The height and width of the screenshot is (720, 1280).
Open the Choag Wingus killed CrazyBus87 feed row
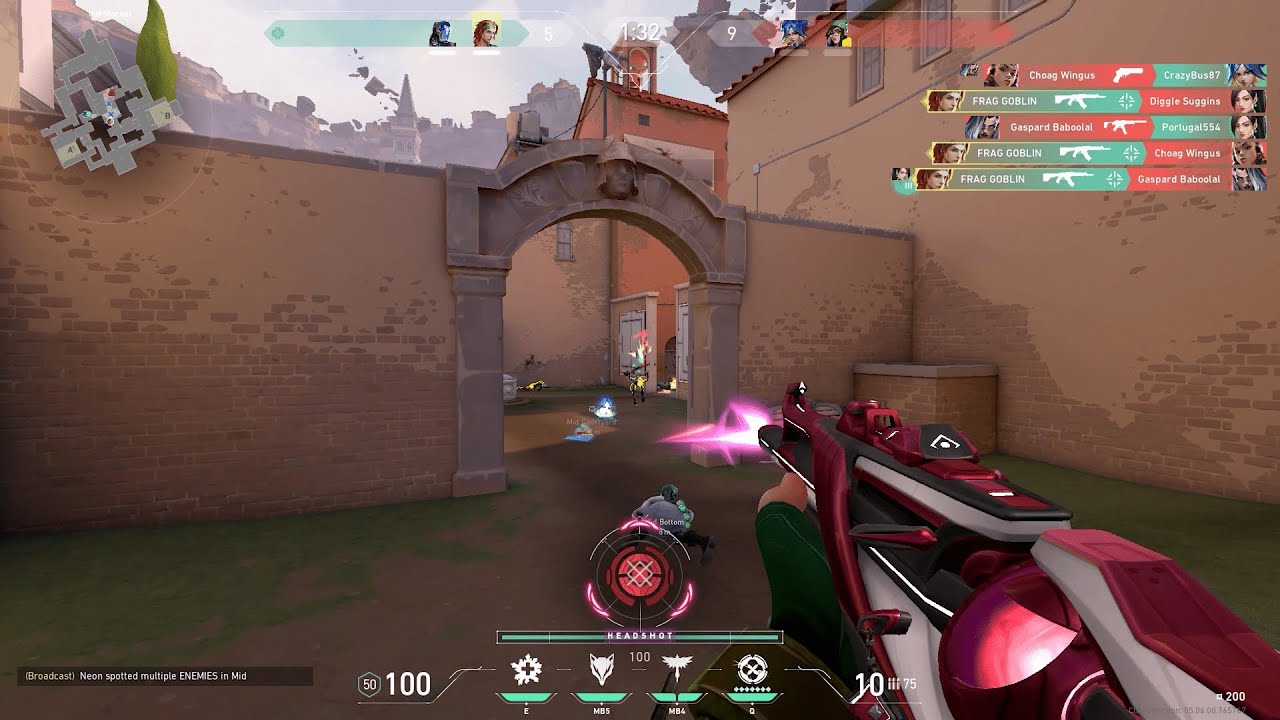(1110, 75)
